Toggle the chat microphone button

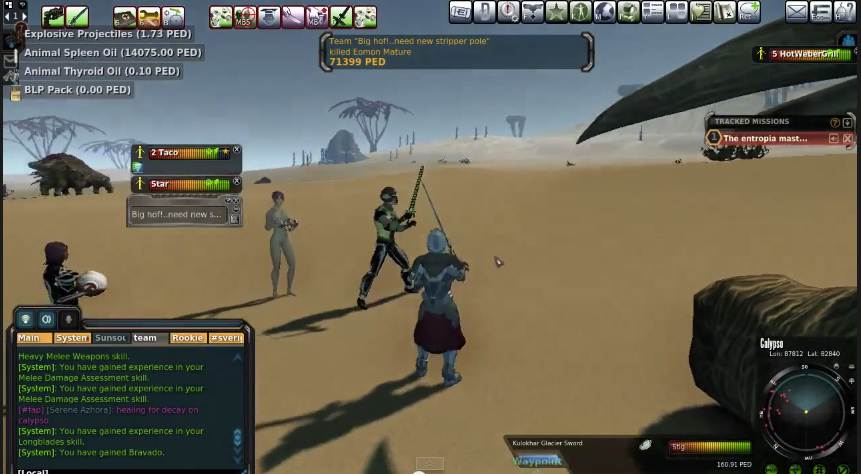(68, 319)
